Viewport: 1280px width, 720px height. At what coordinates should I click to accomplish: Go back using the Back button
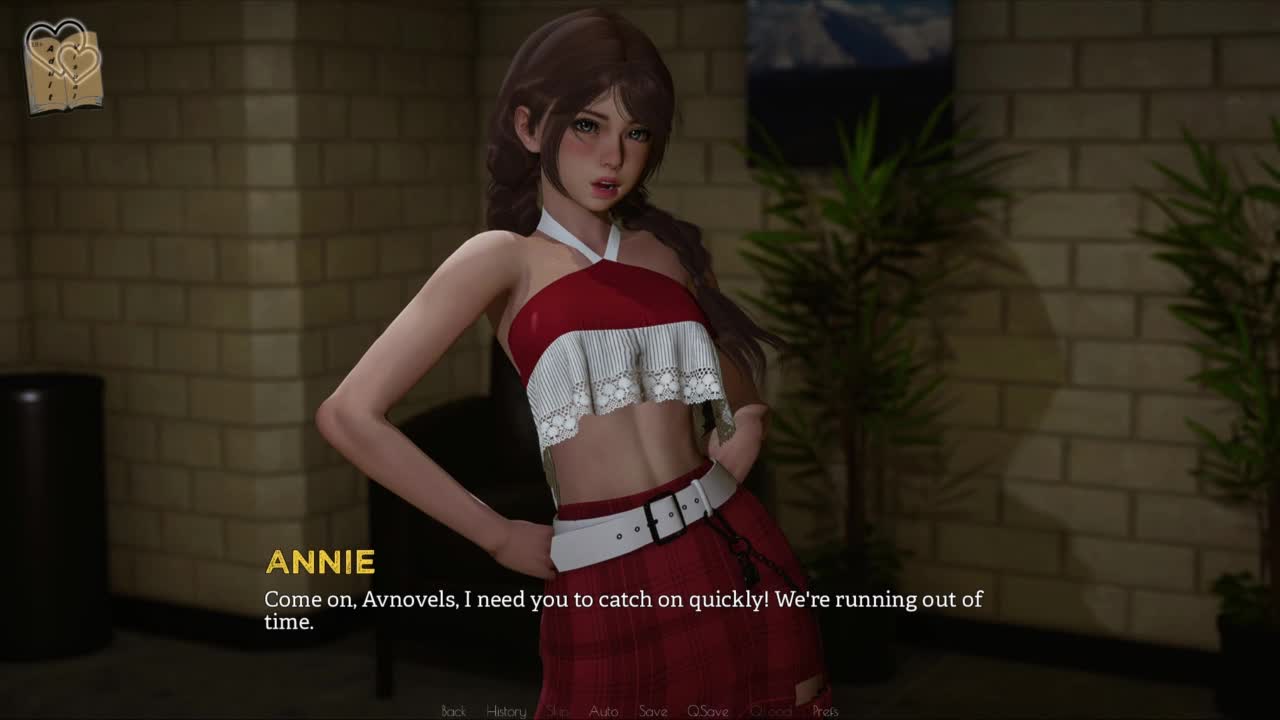[454, 711]
